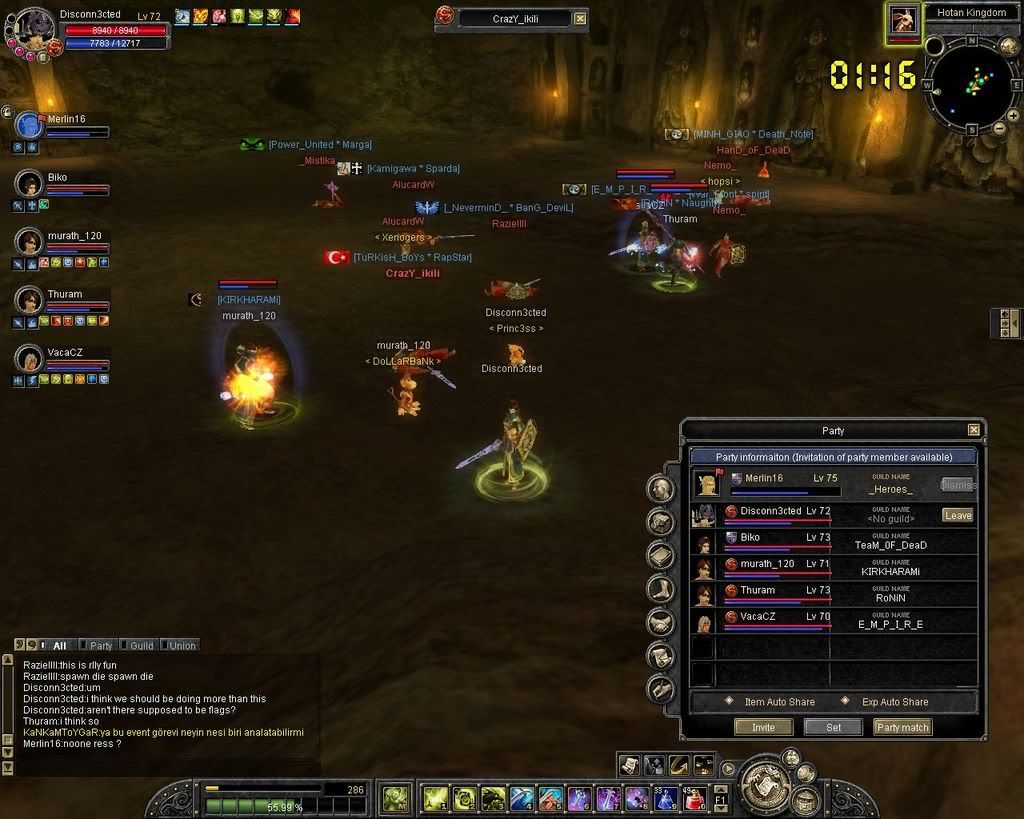This screenshot has width=1024, height=819.
Task: Select Biko's row in the party list
Action: point(832,542)
